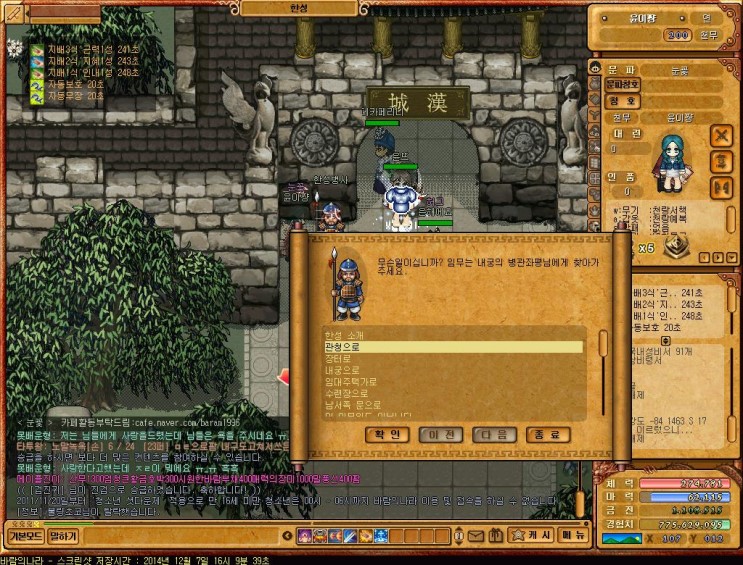Confirm with the 확인 button
The height and width of the screenshot is (565, 743).
coord(387,435)
